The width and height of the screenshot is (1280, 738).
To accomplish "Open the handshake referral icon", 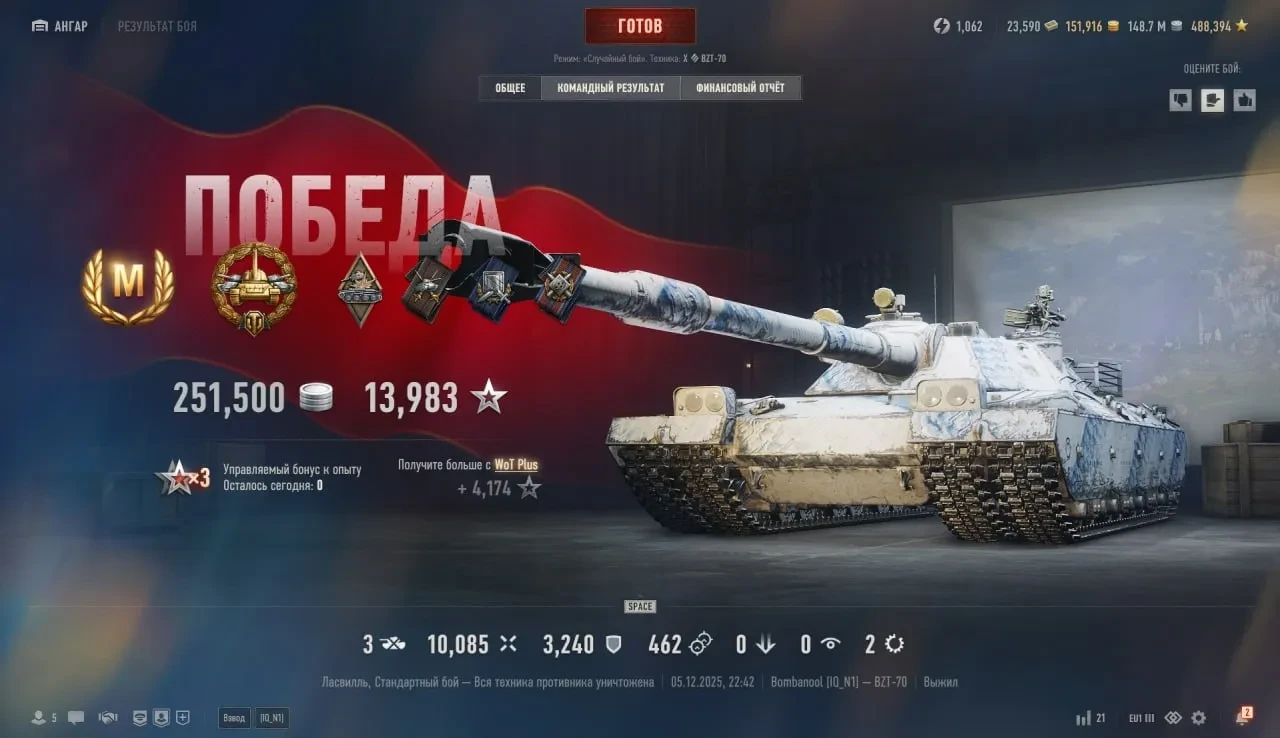I will tap(108, 718).
